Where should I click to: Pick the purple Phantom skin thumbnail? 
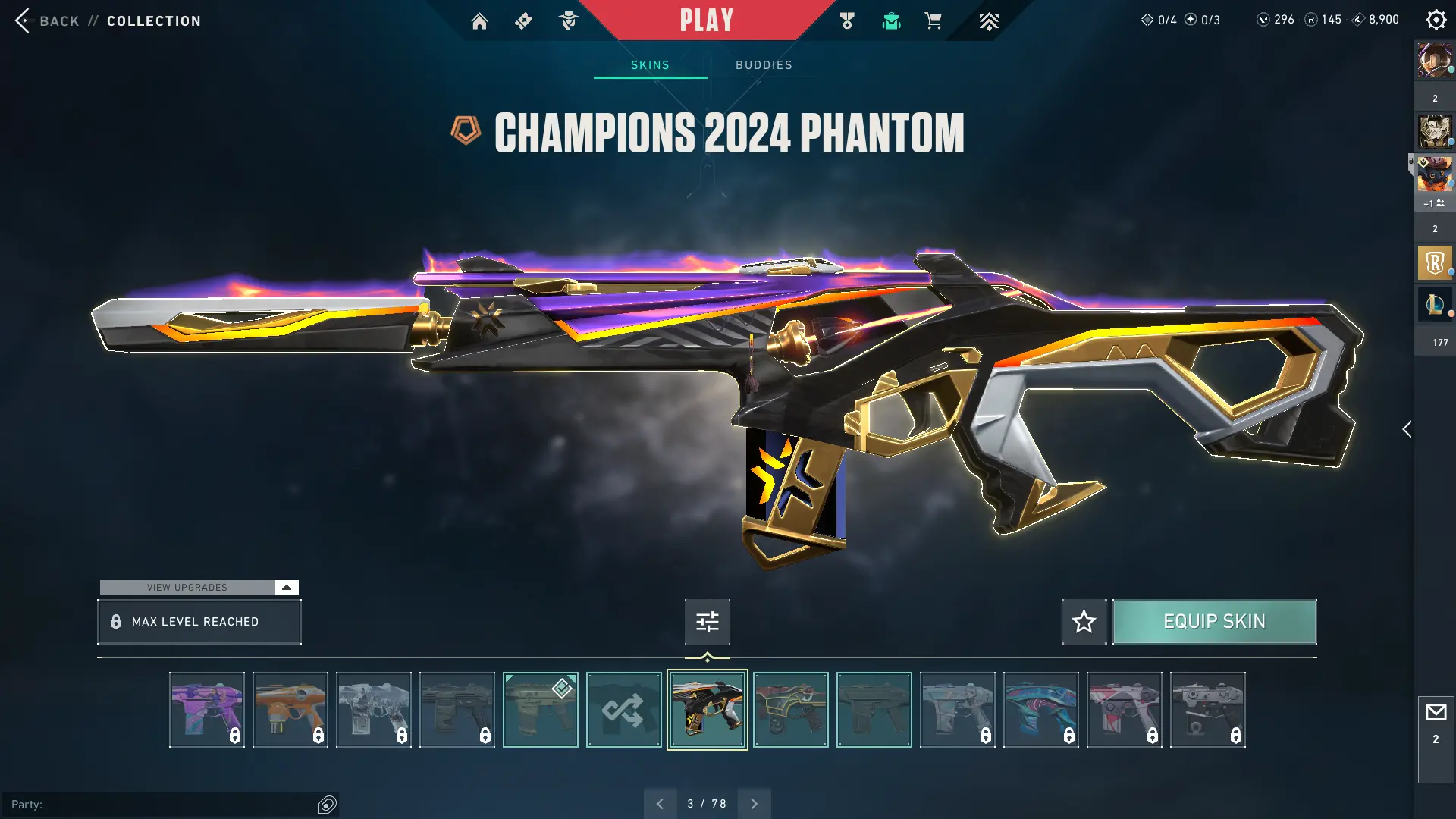(x=207, y=710)
